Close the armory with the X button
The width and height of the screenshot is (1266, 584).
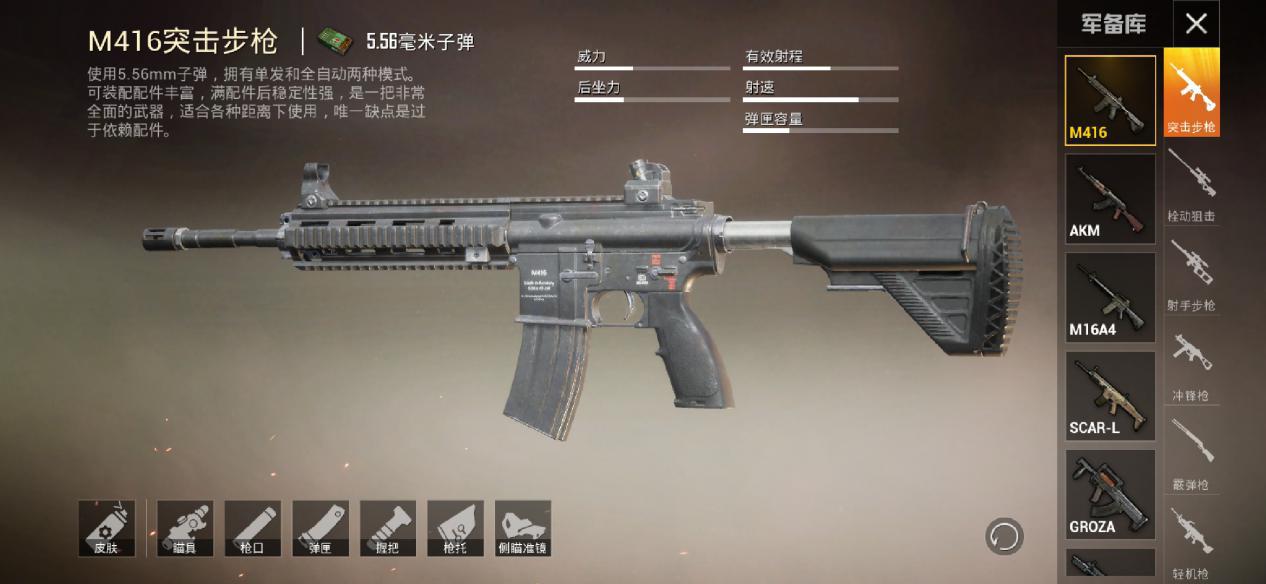pos(1195,25)
